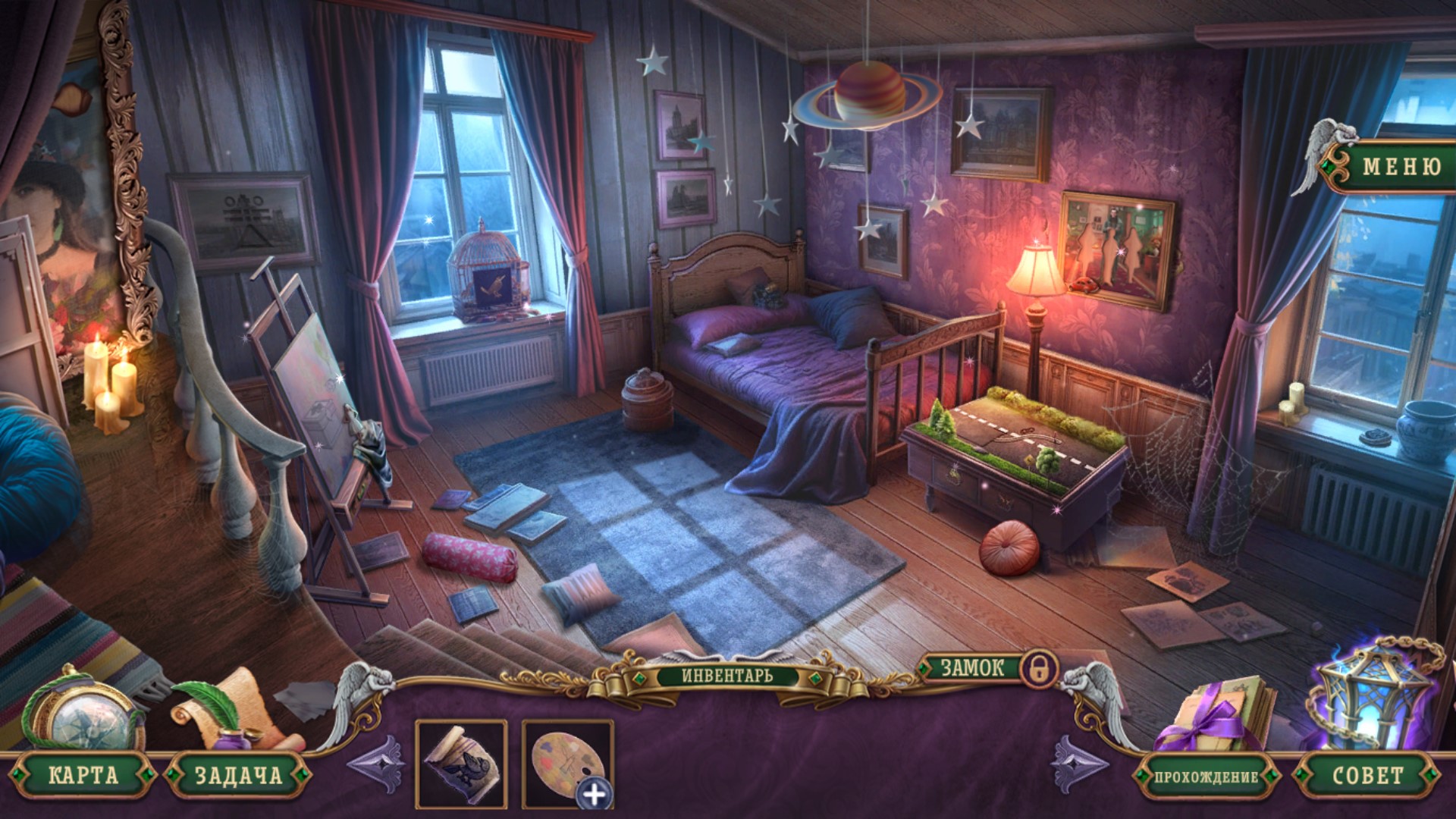Open the ПРОХОЖДЕНИЕ walkthrough guide
The height and width of the screenshot is (819, 1456).
pyautogui.click(x=1206, y=777)
